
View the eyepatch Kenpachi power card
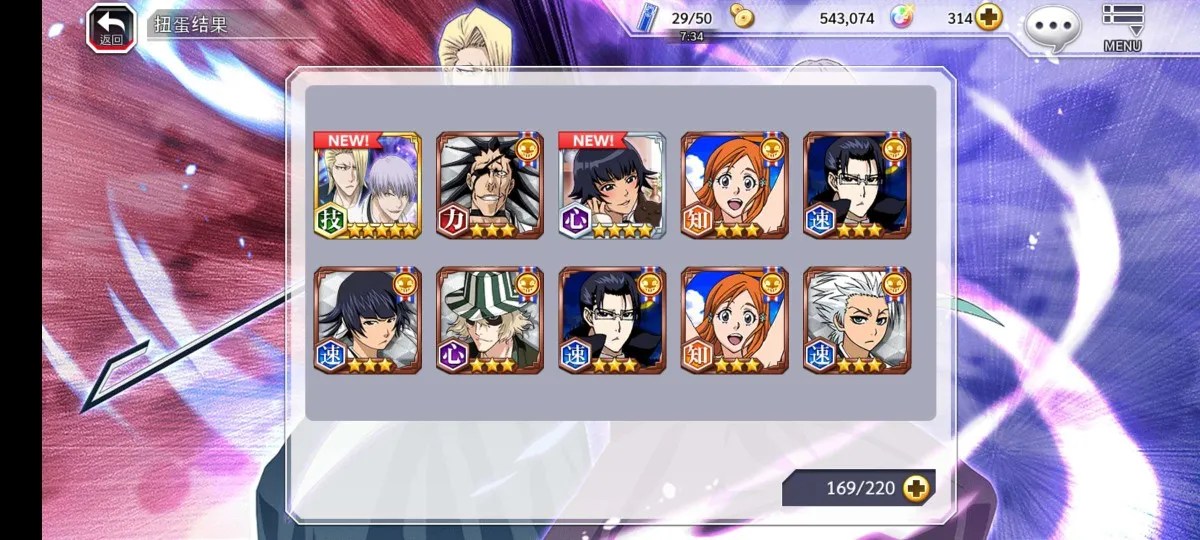tap(490, 186)
